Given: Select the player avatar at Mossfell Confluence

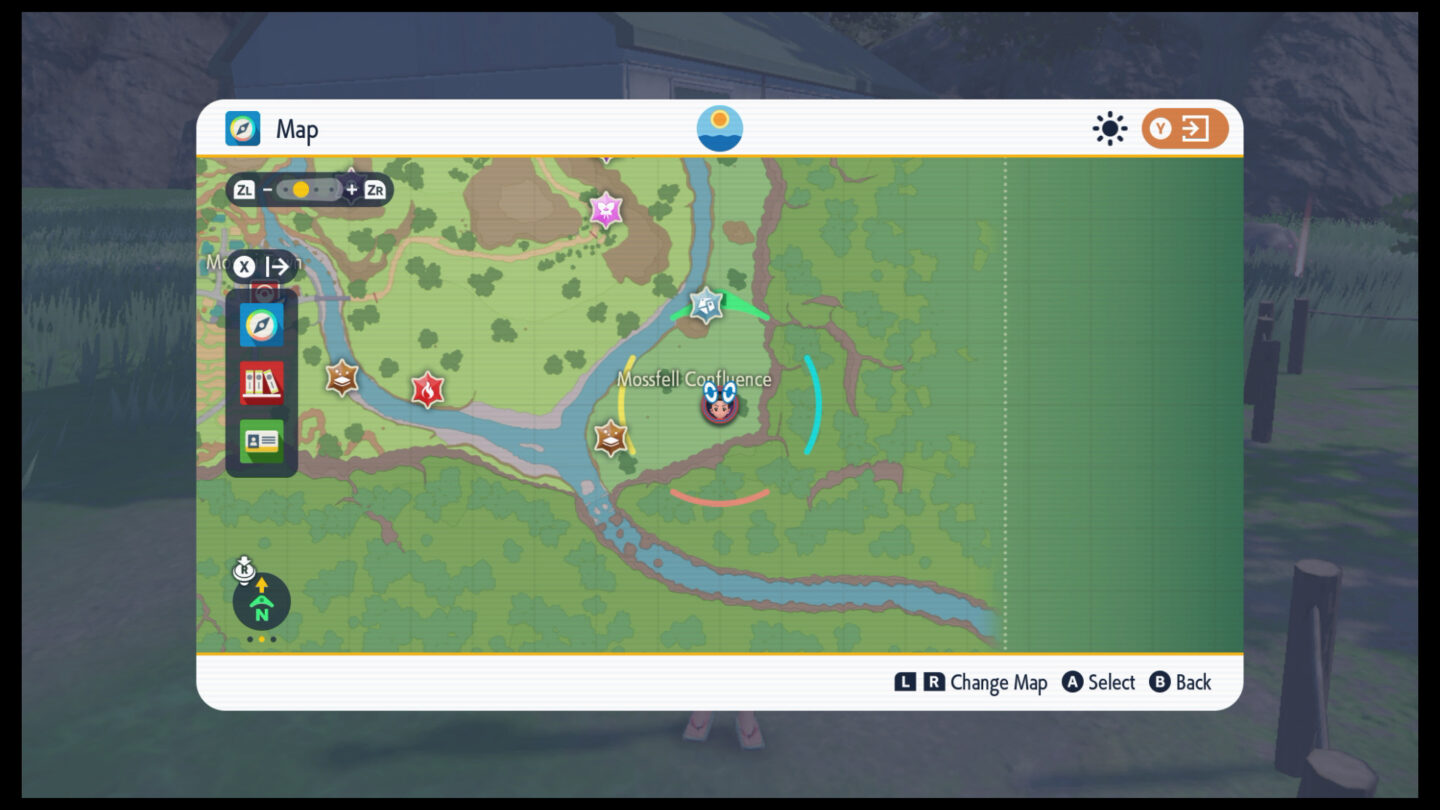Looking at the screenshot, I should click(719, 406).
